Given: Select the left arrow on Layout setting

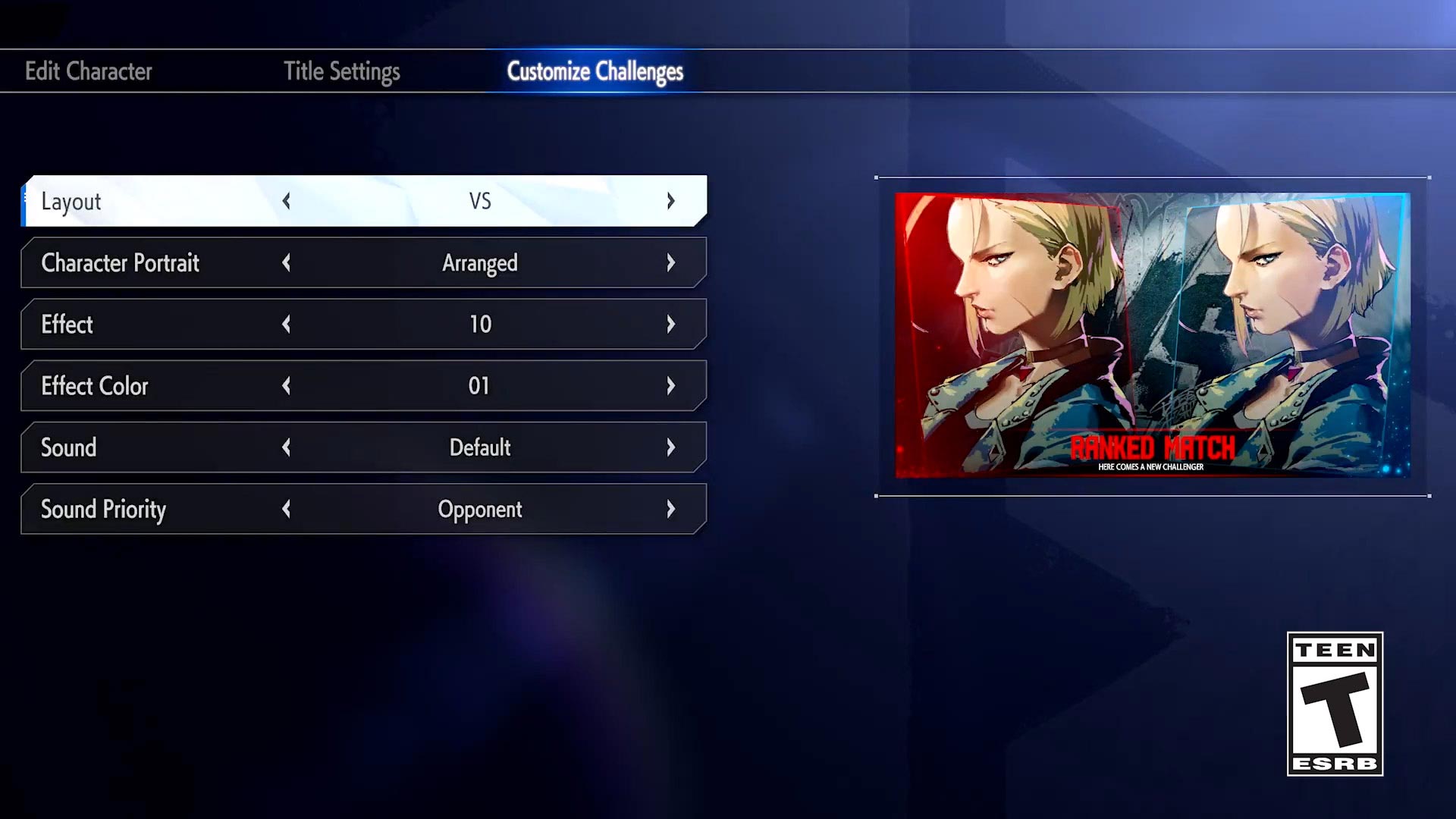Looking at the screenshot, I should point(286,201).
